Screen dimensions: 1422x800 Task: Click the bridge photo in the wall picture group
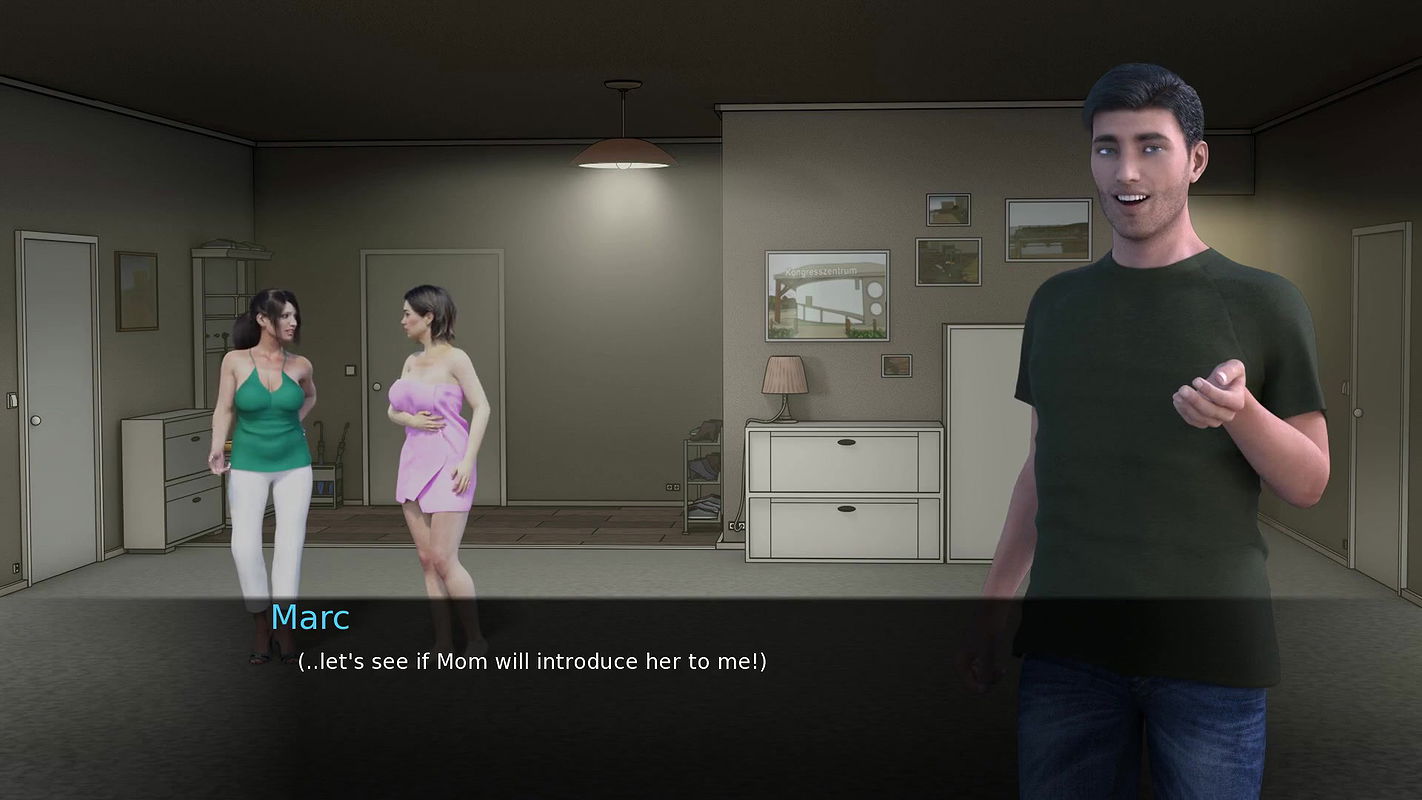point(1050,228)
